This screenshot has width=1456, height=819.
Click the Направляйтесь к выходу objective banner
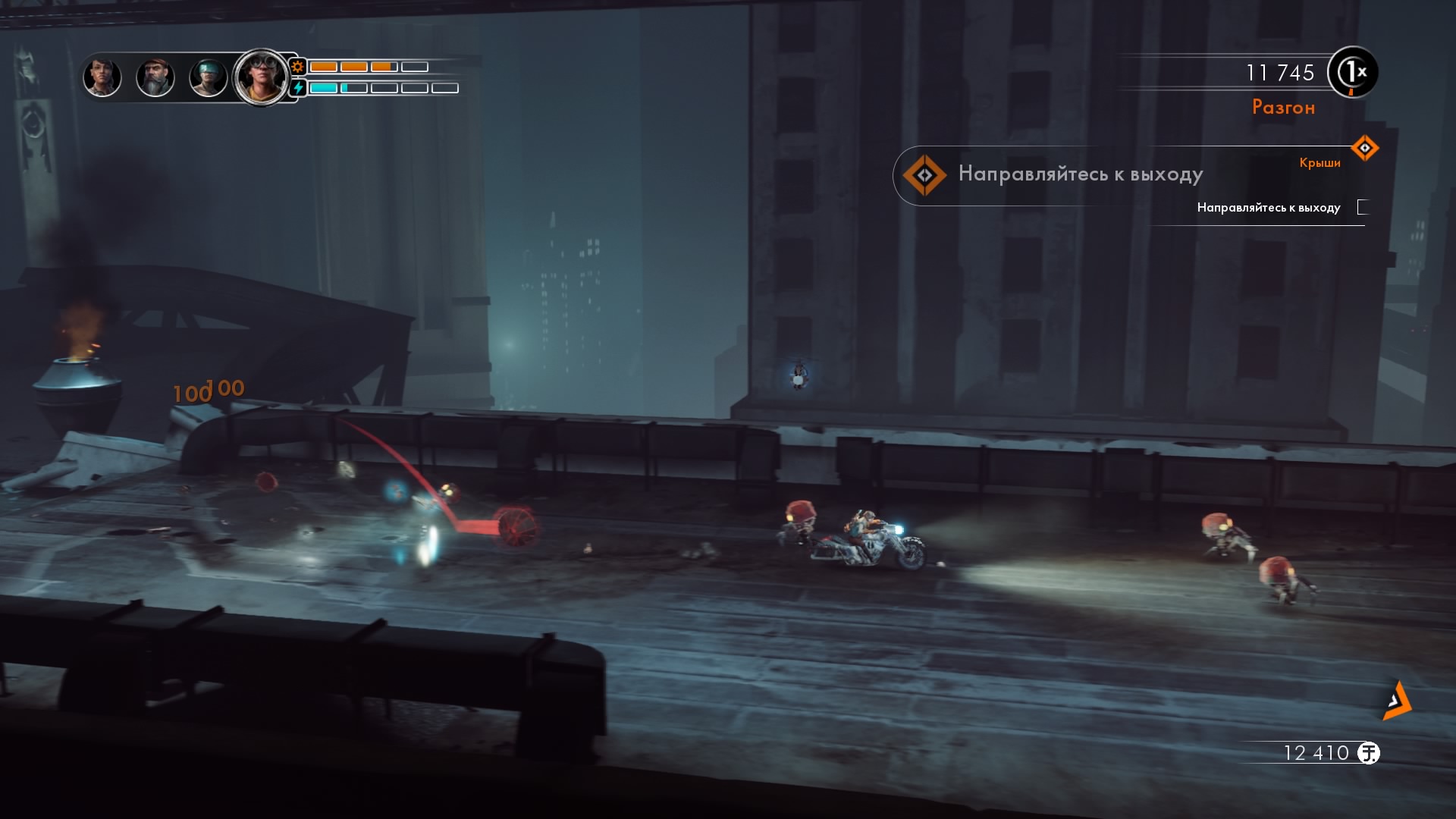click(1062, 174)
